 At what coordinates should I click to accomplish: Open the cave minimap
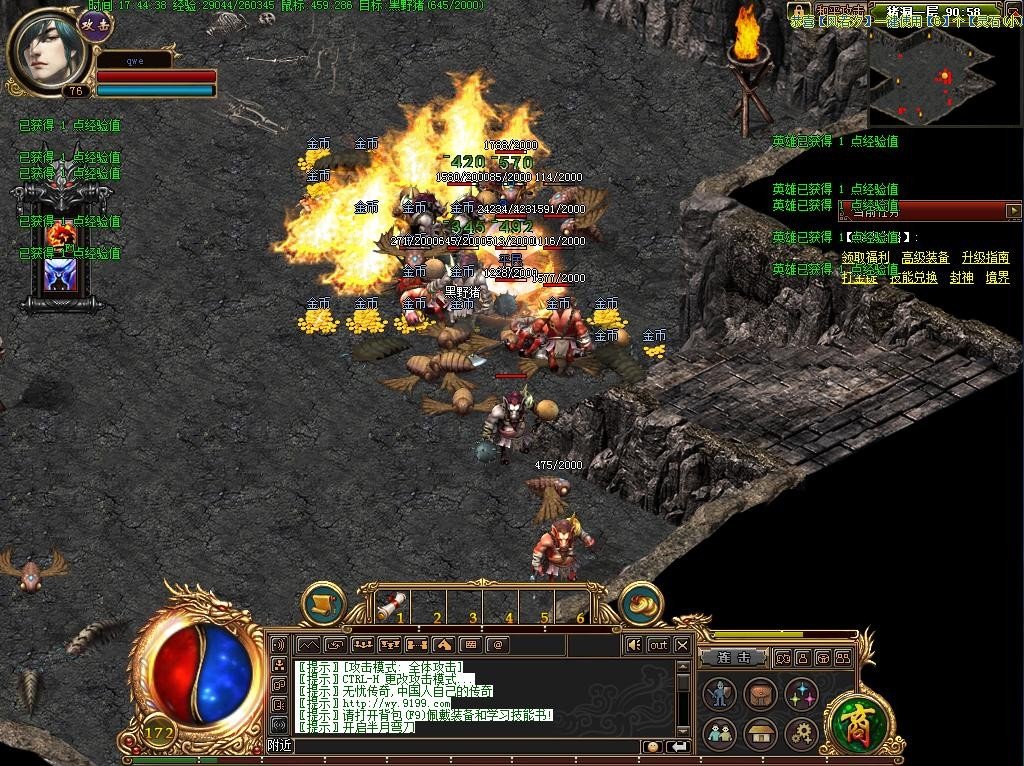click(930, 72)
